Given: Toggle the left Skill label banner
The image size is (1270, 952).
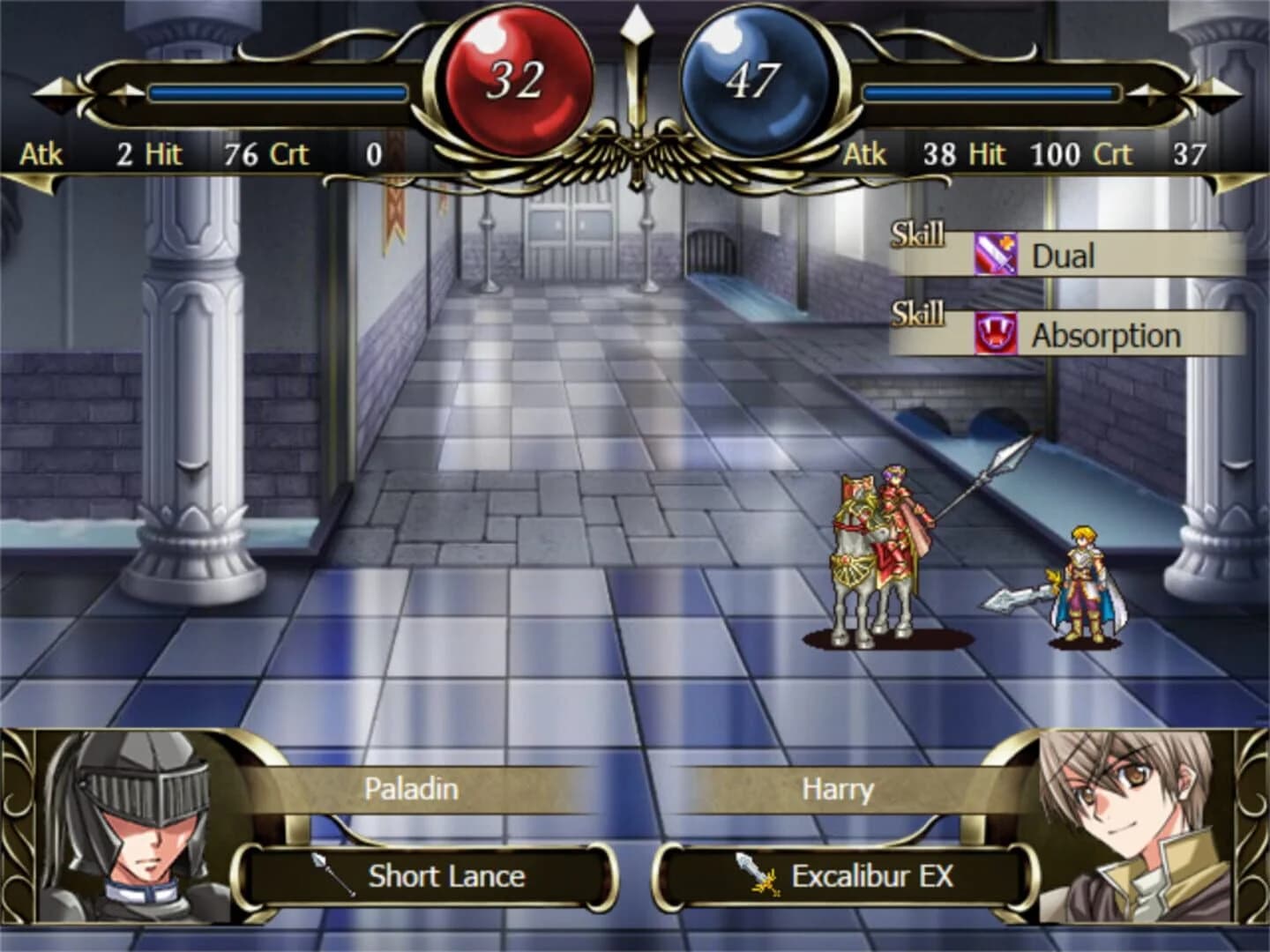Looking at the screenshot, I should click(917, 234).
